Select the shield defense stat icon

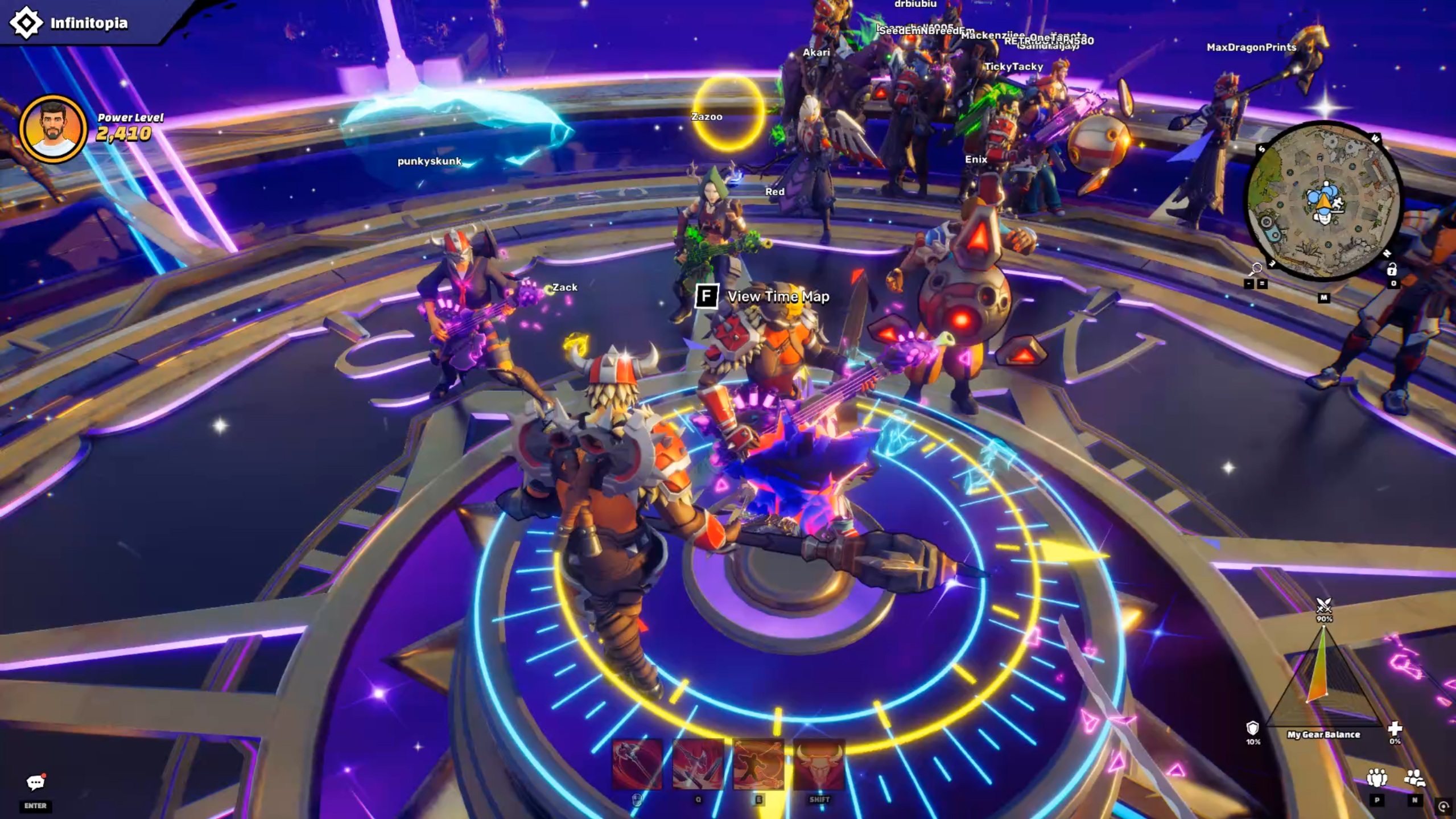click(x=1252, y=728)
